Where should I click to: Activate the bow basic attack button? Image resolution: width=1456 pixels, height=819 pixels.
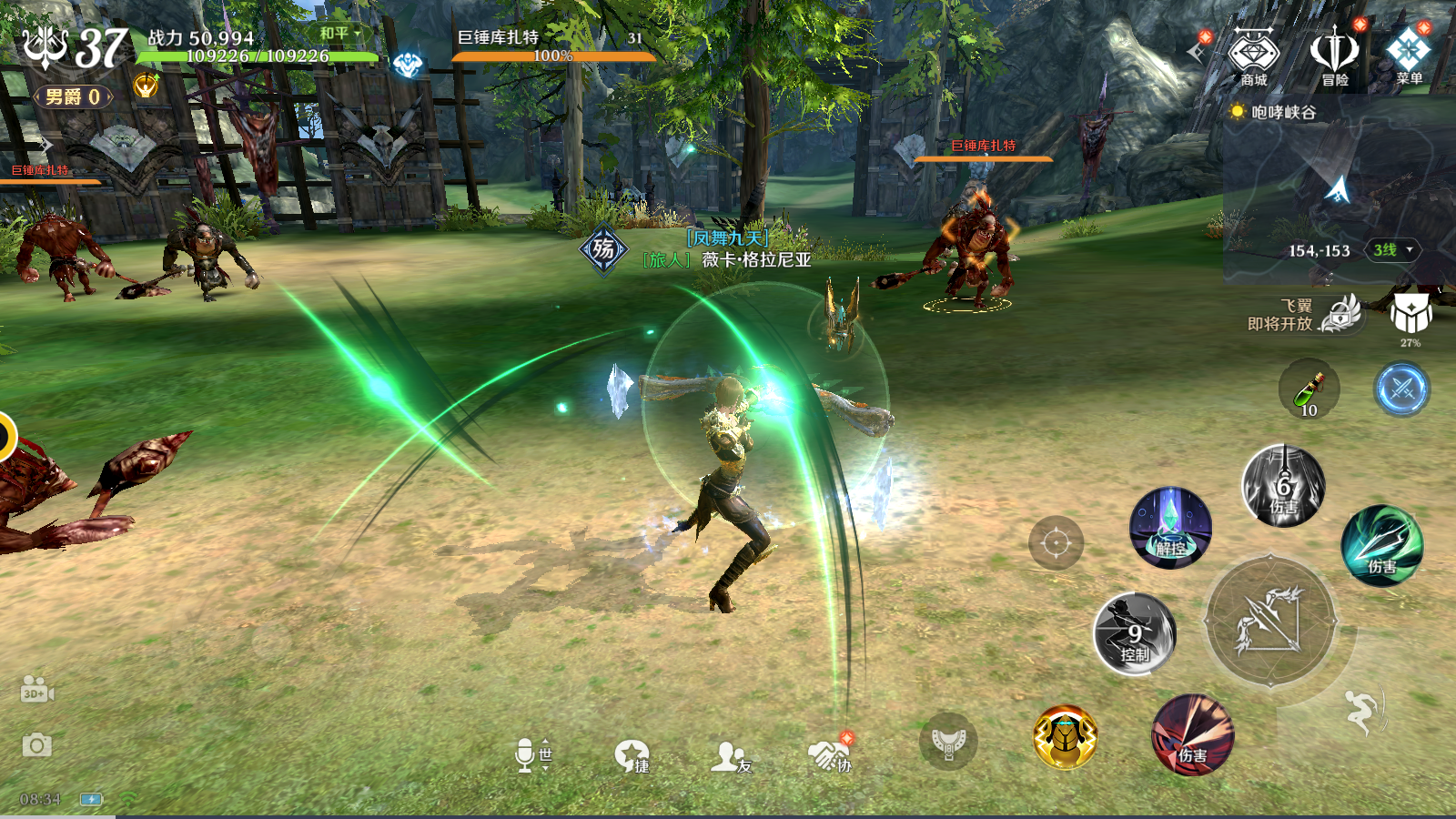pos(1270,622)
